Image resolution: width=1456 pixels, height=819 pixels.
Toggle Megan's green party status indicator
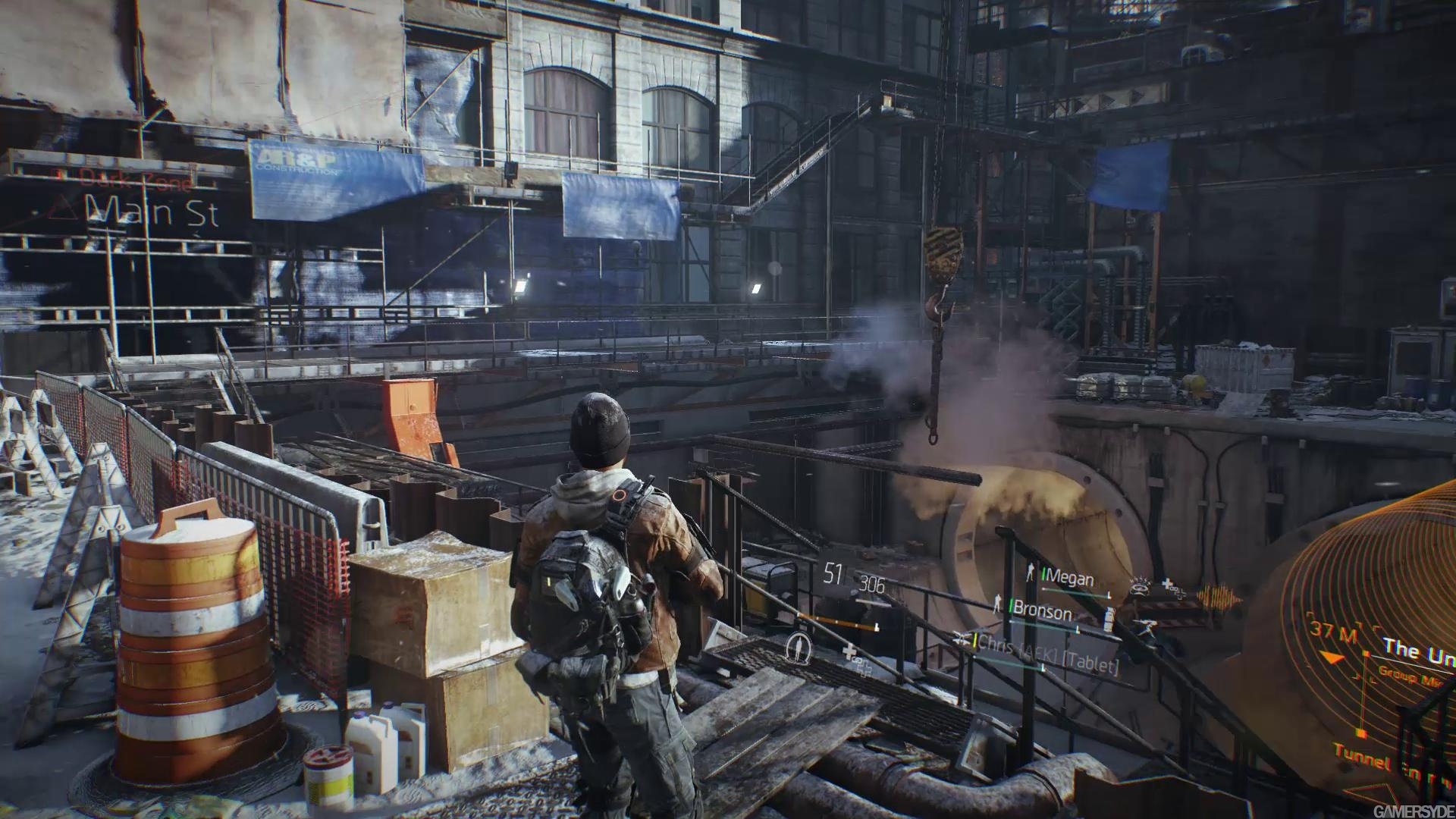click(x=1043, y=574)
